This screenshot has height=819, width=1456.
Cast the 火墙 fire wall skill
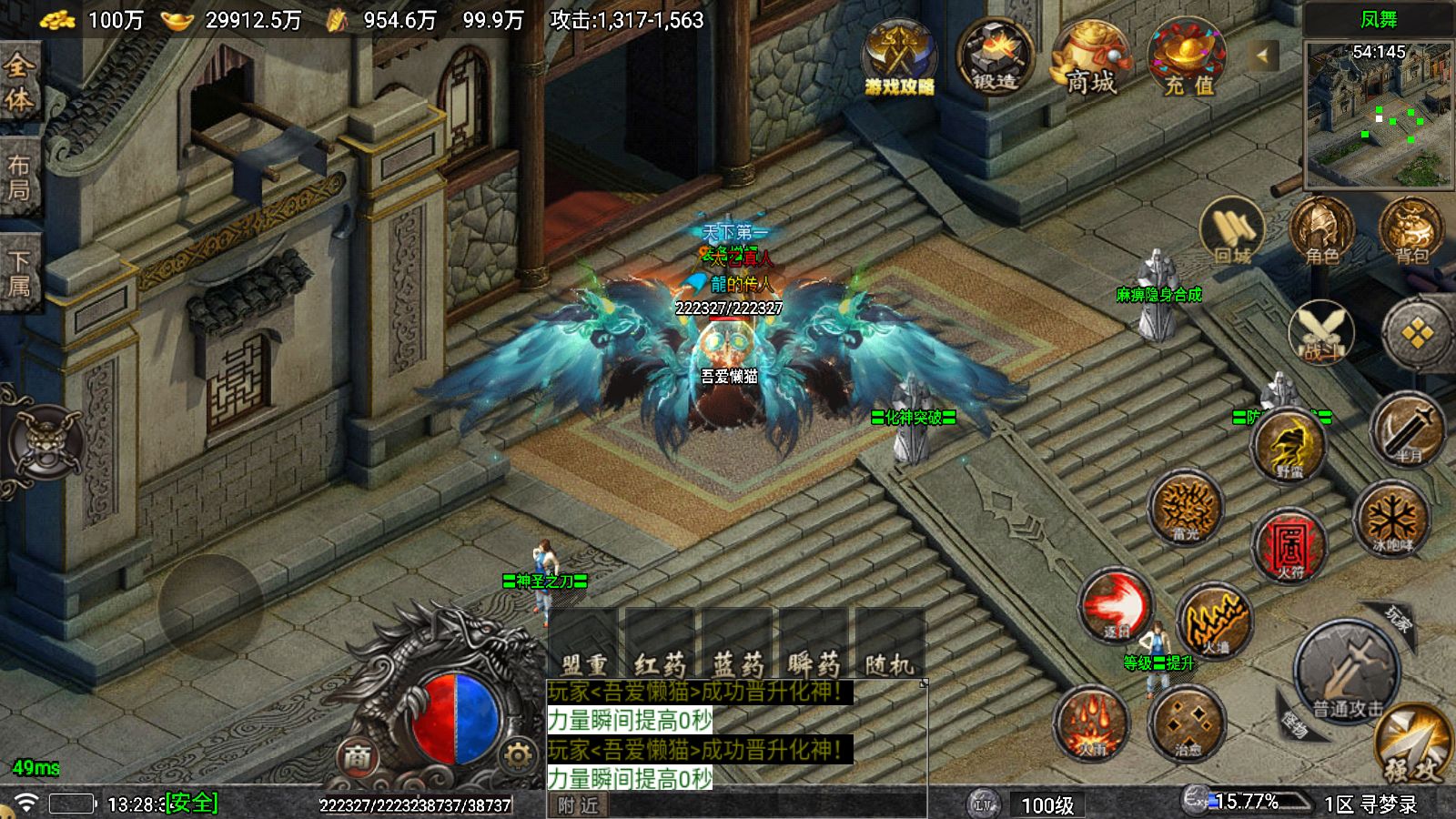click(x=1215, y=622)
